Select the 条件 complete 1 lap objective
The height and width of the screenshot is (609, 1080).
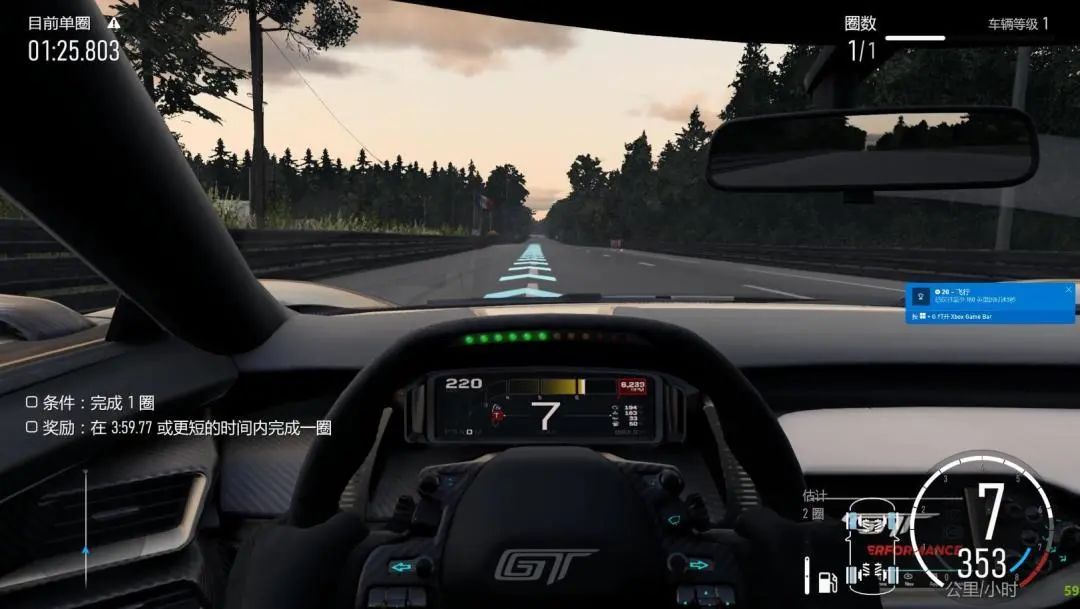tap(90, 403)
